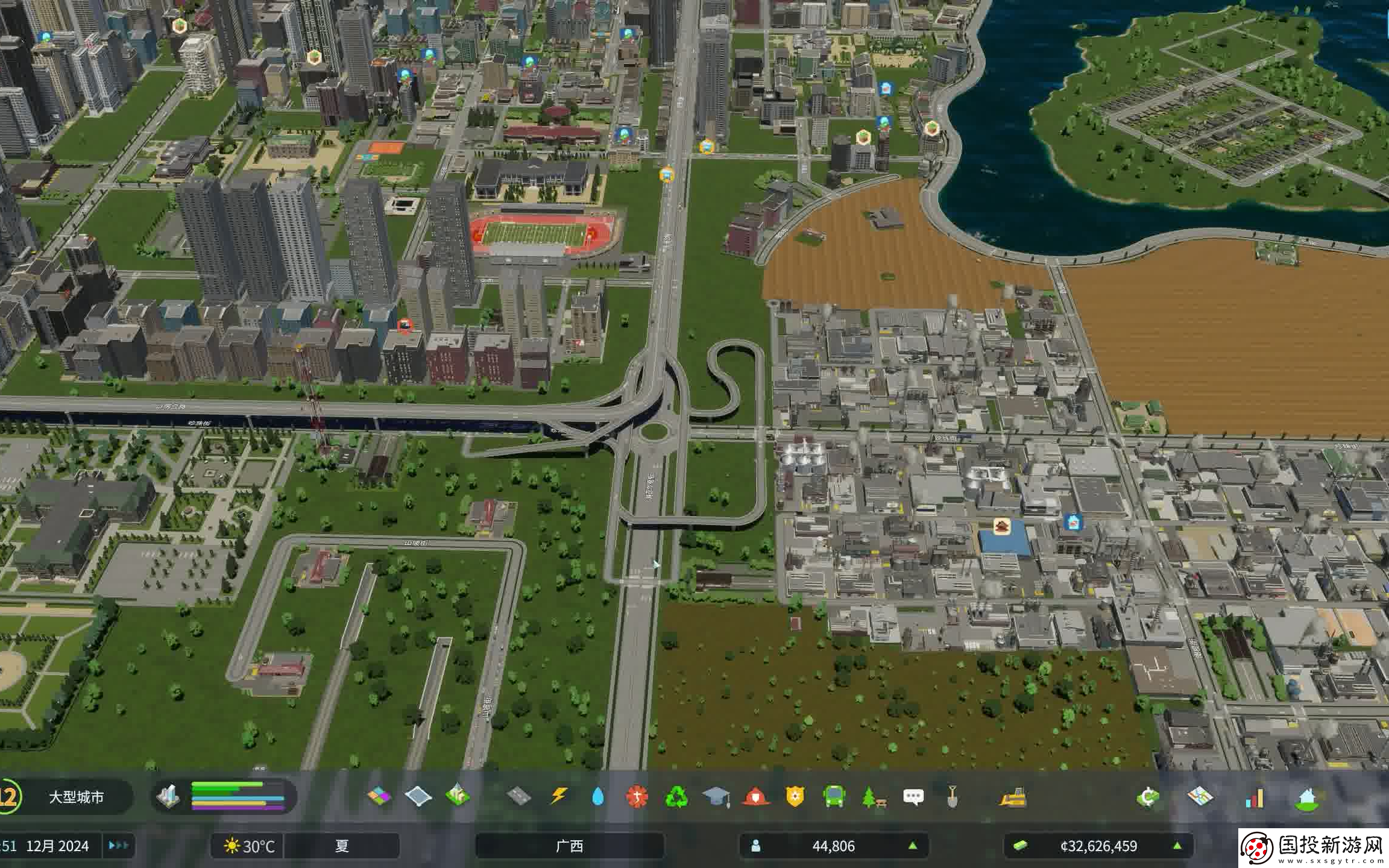Viewport: 1389px width, 868px height.
Task: Open the zoning demand bars panel
Action: click(238, 796)
